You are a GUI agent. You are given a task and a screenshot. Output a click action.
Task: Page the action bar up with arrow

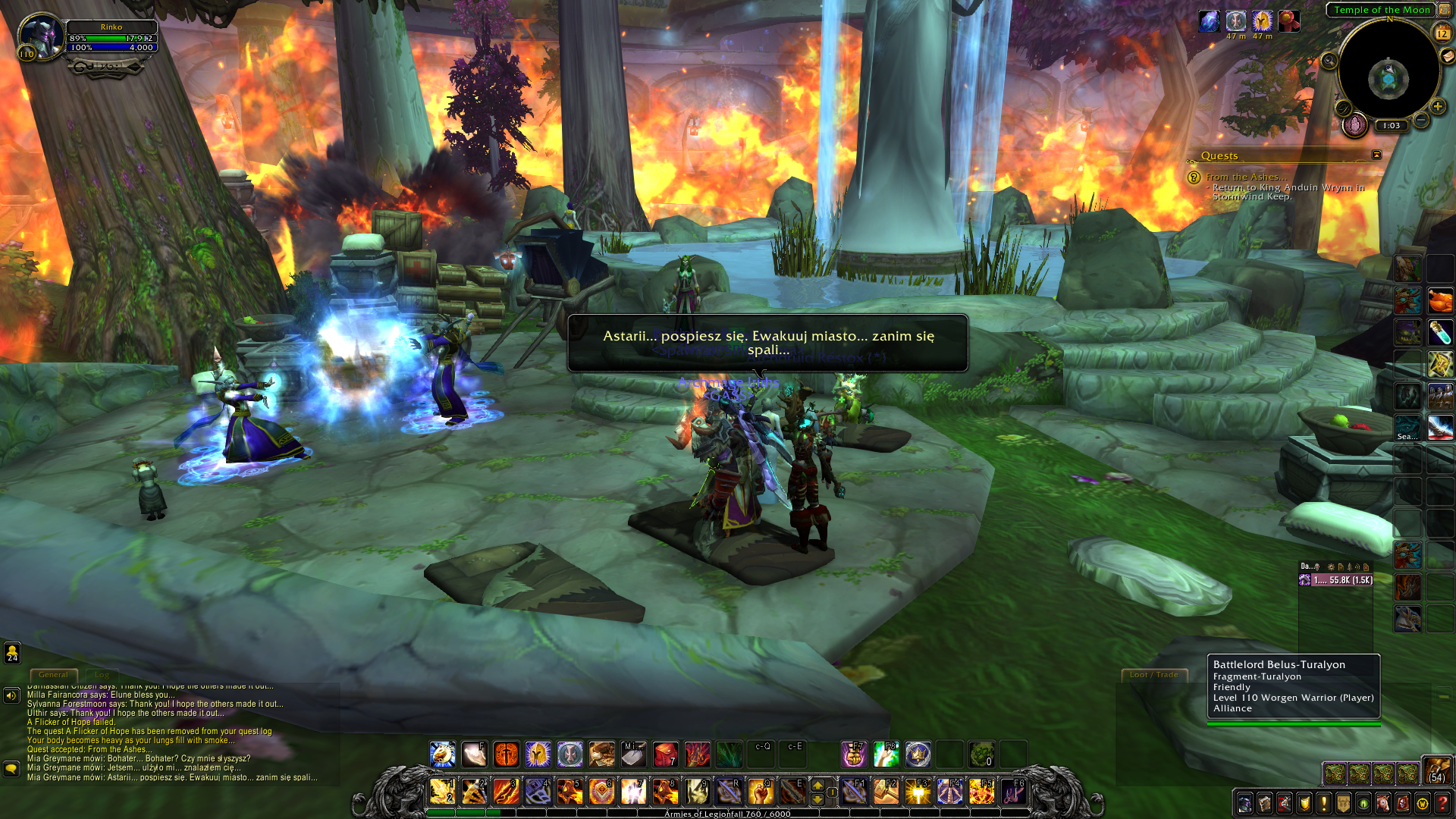[x=817, y=784]
